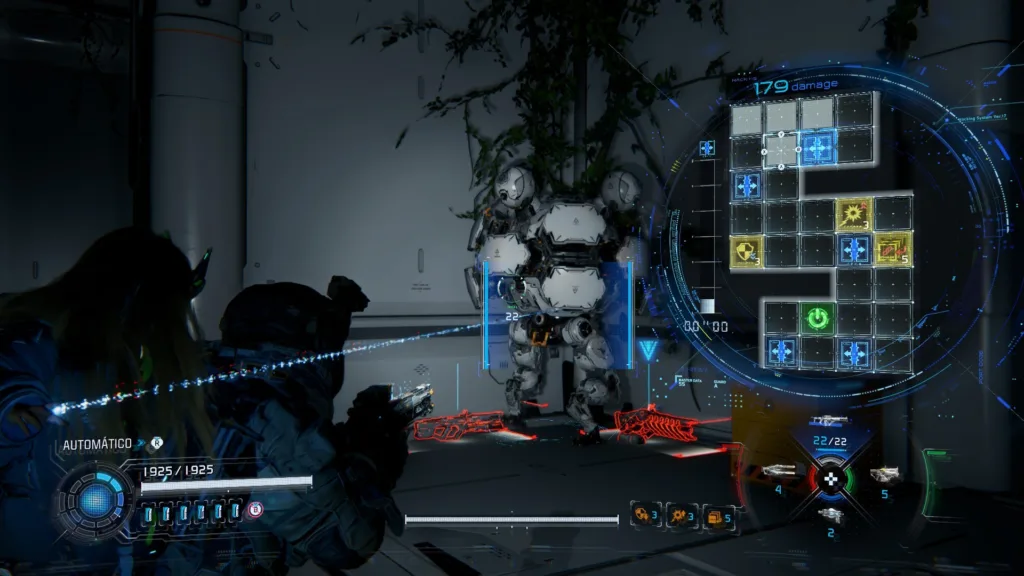Click the blue circular gauge beside health bar
Image resolution: width=1024 pixels, height=576 pixels.
[95, 499]
